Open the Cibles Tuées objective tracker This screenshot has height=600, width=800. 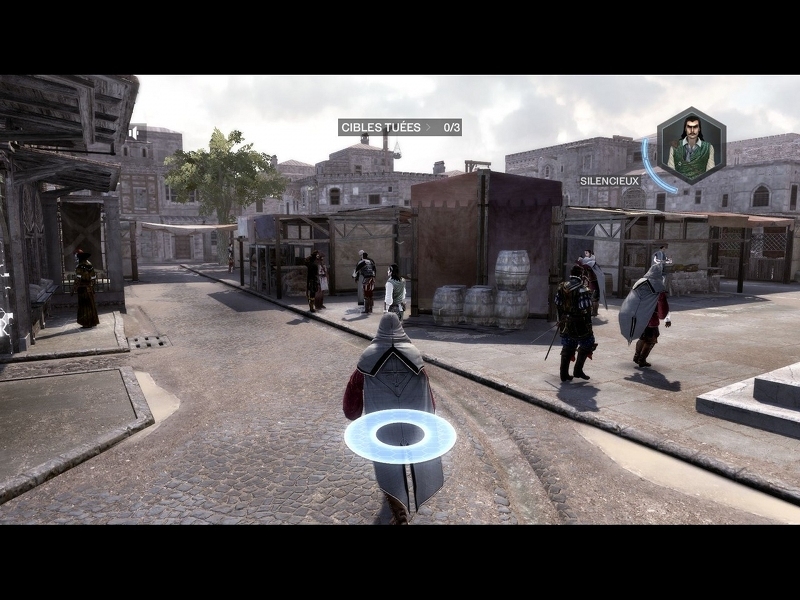pos(399,127)
